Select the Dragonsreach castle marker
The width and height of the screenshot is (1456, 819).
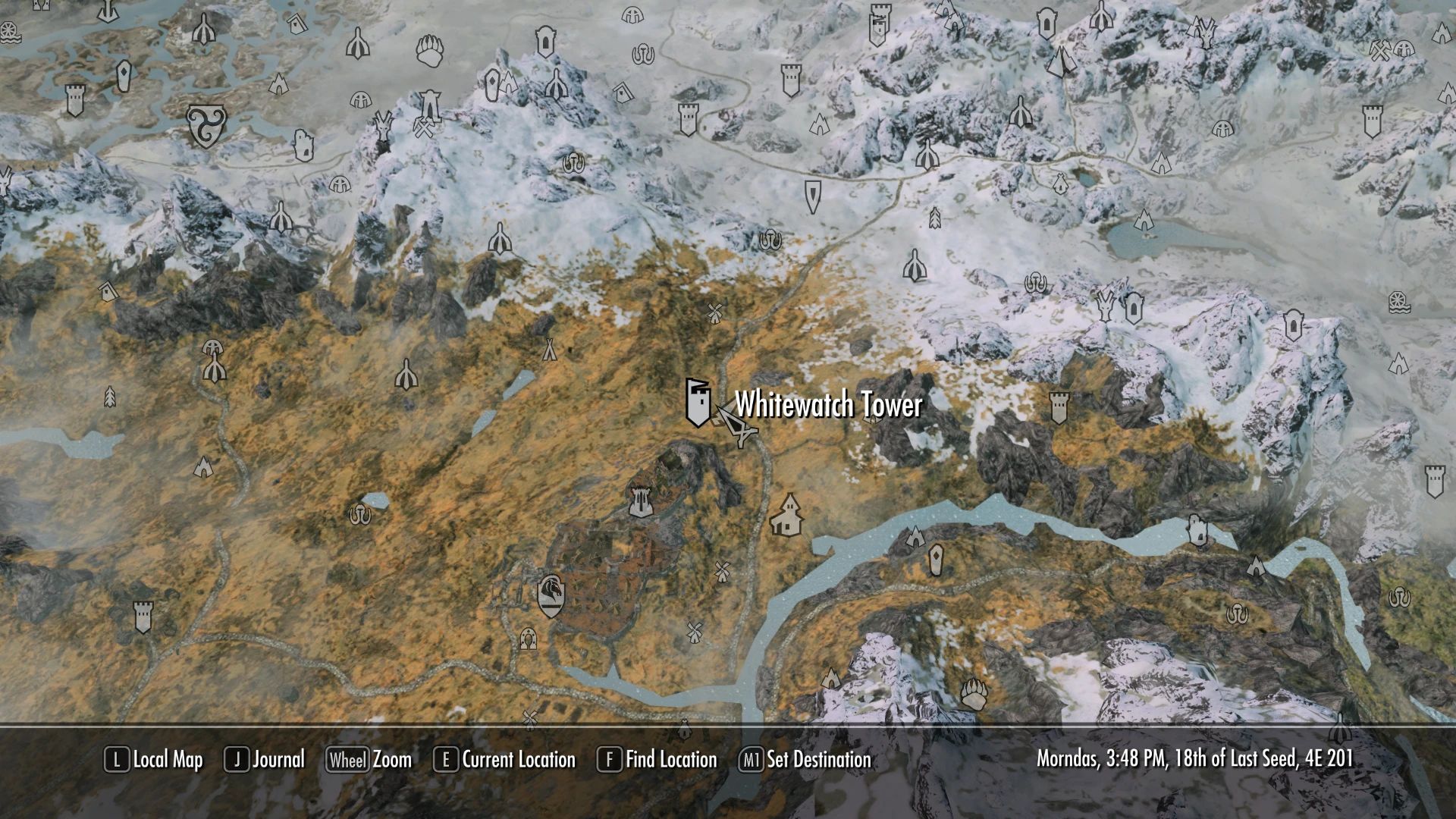pos(642,500)
